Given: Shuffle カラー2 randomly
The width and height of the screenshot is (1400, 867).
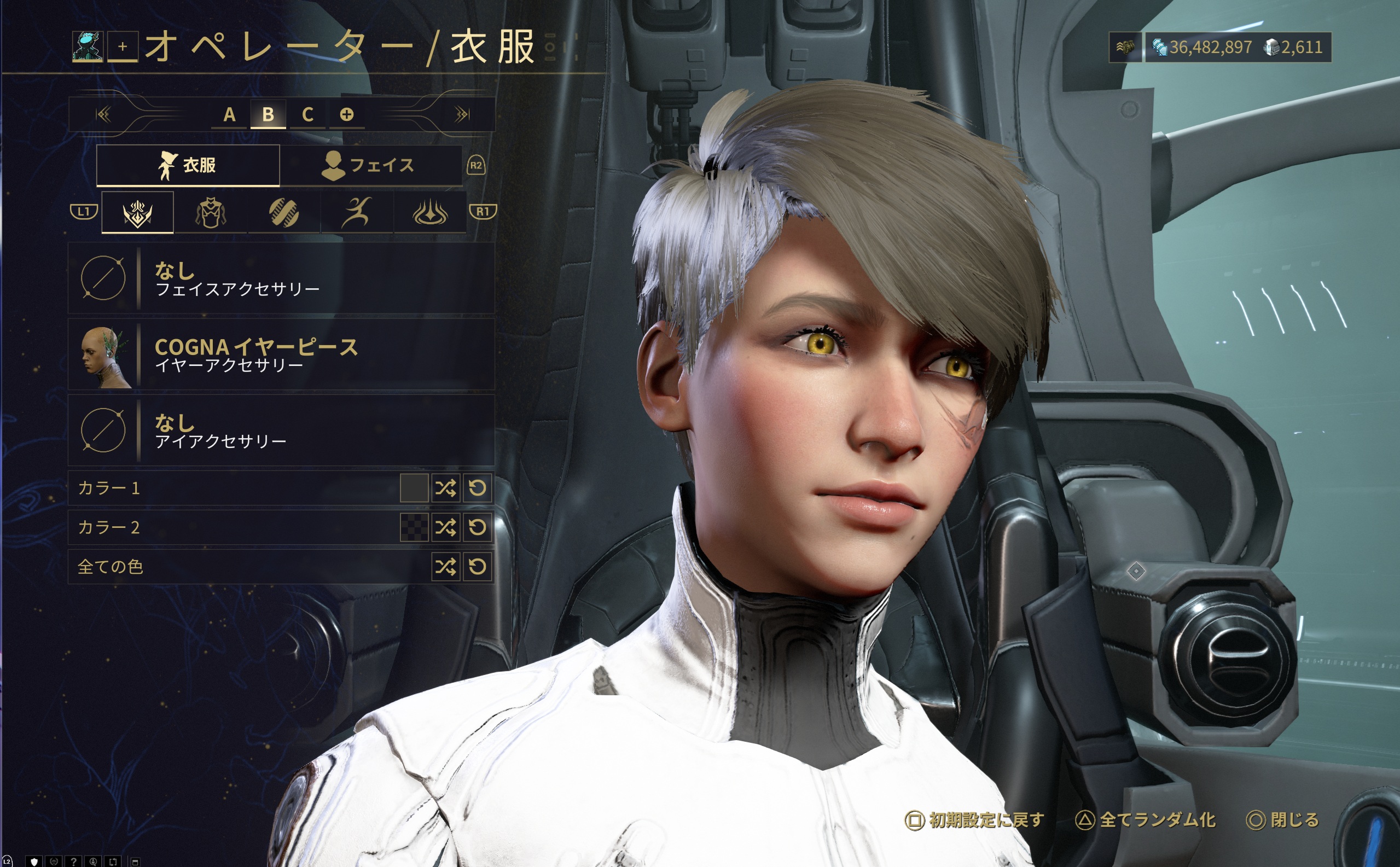Looking at the screenshot, I should pyautogui.click(x=446, y=527).
